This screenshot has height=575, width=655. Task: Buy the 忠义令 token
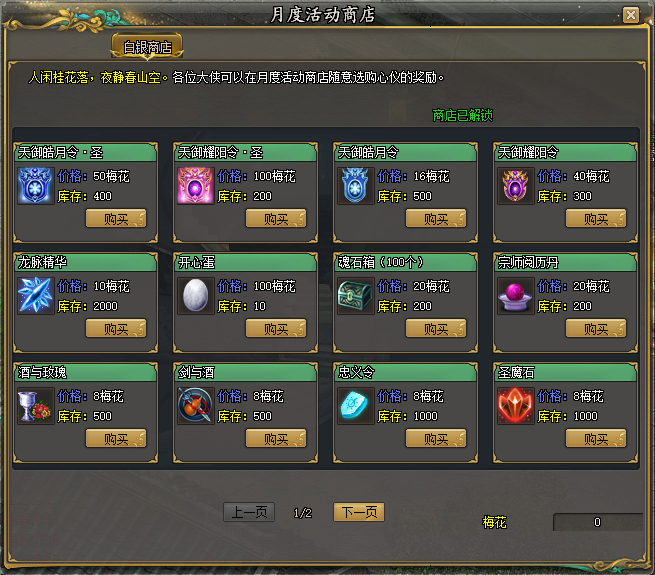pos(436,438)
